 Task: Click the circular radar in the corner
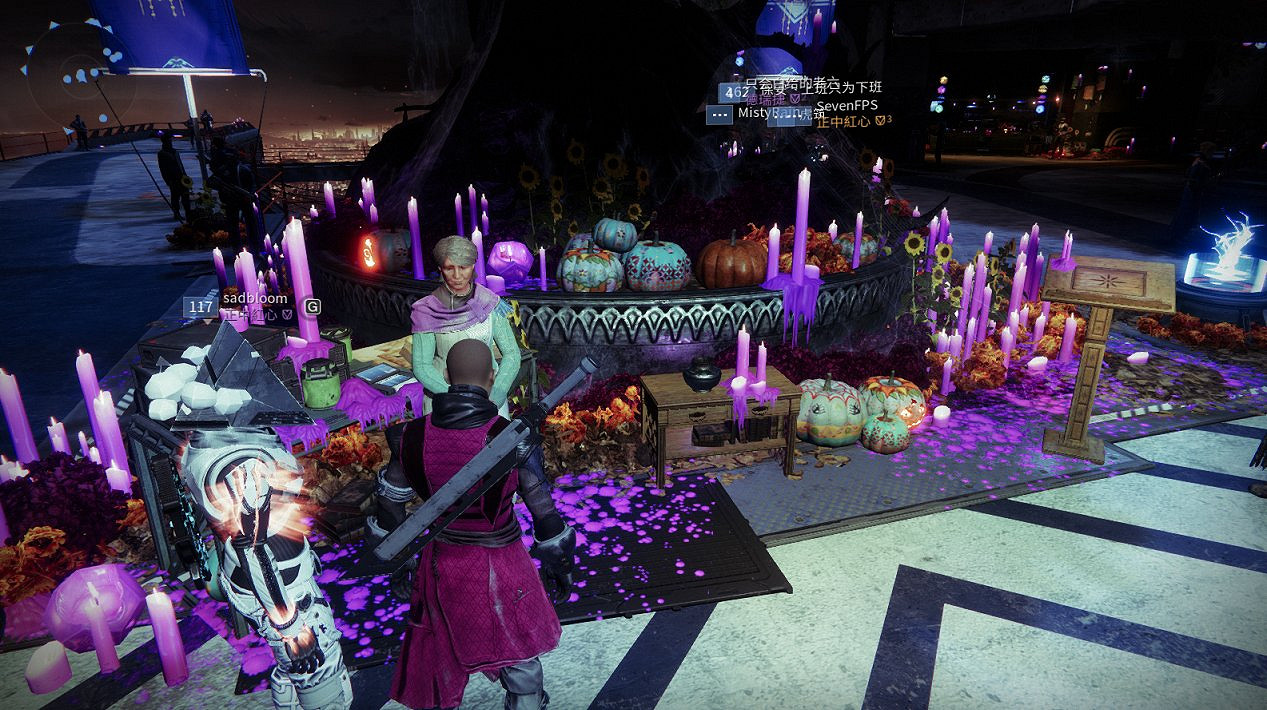click(80, 75)
